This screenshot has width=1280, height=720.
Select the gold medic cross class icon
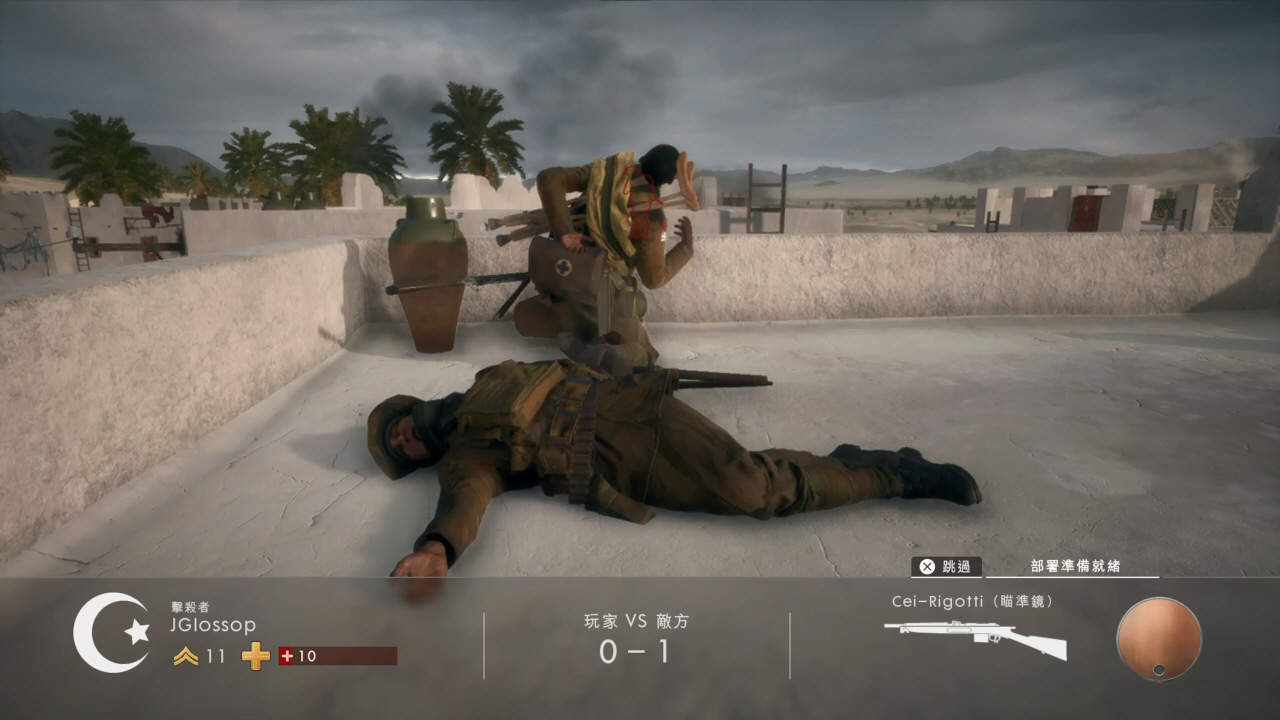coord(256,656)
